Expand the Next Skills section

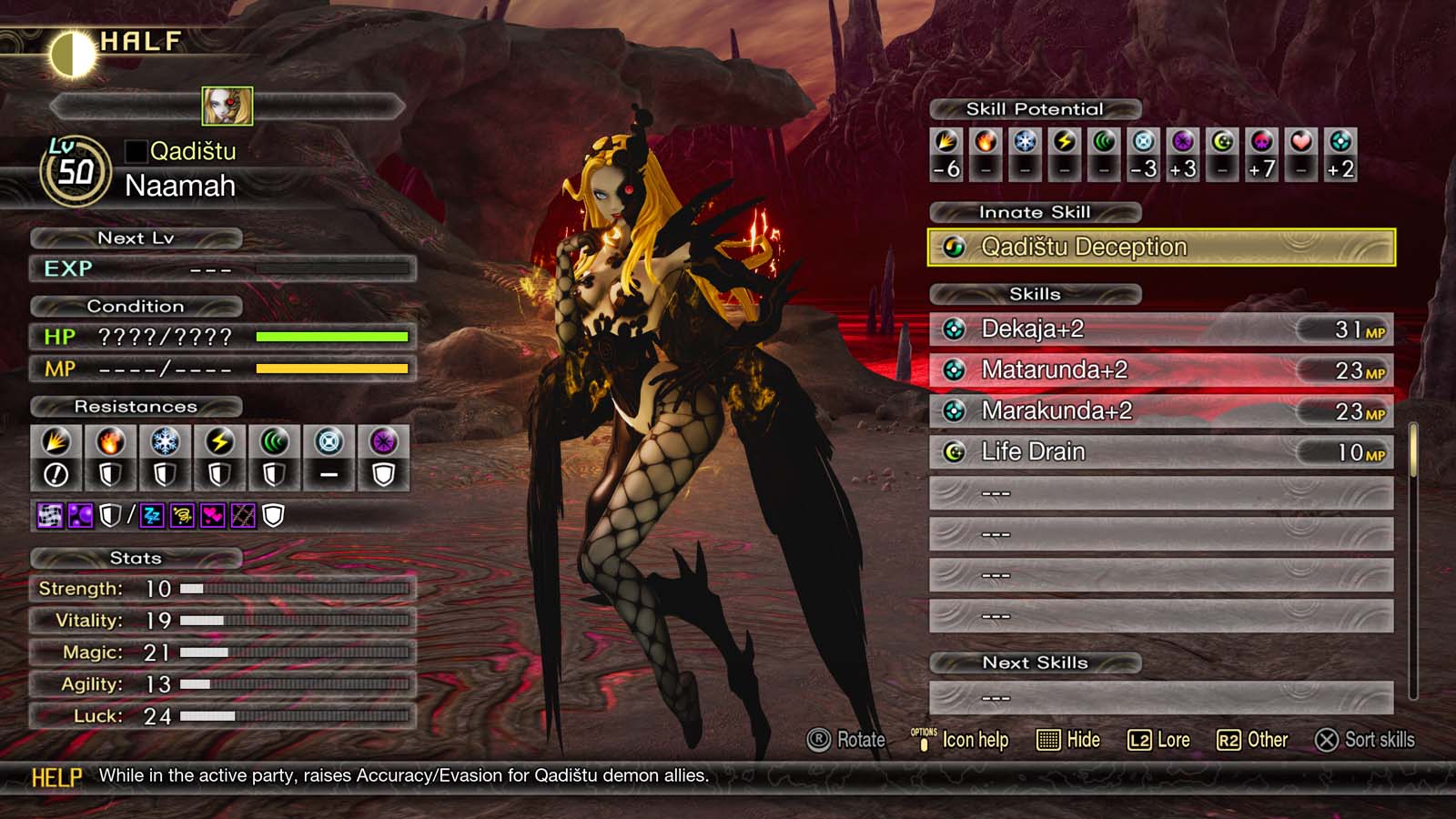click(1036, 662)
